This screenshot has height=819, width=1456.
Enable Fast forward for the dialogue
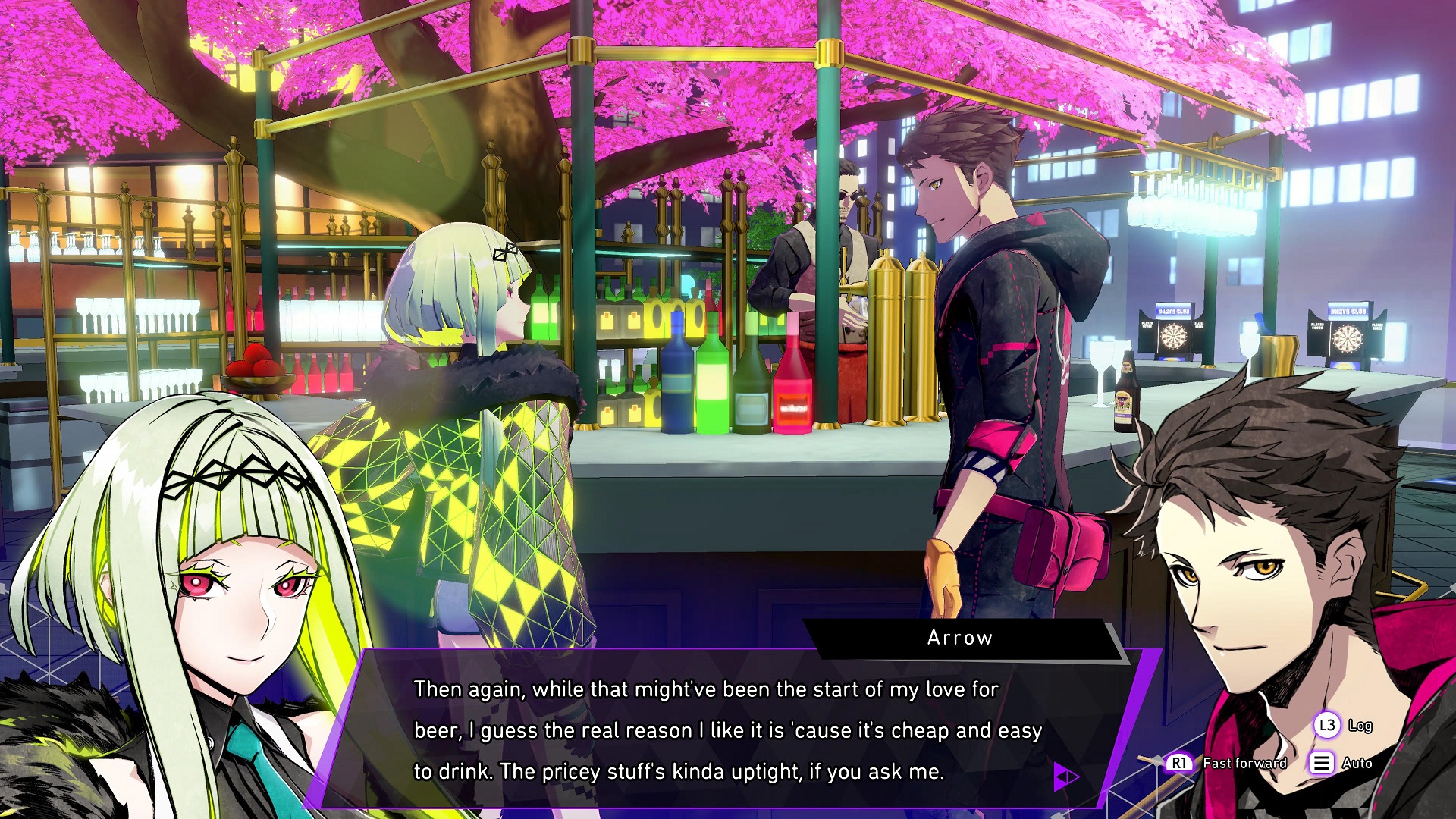coord(1227,763)
